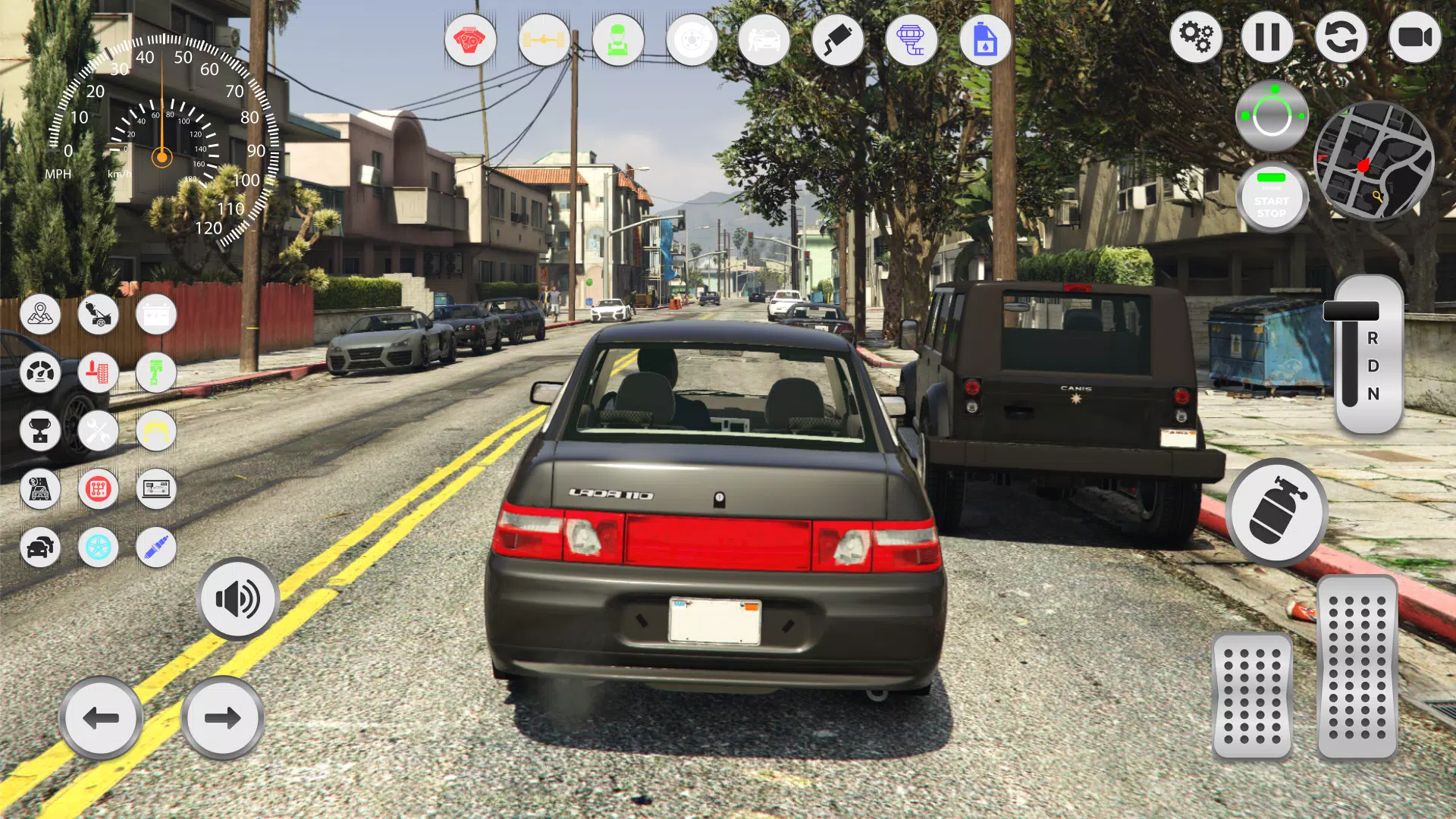
Task: Toggle the light knob above START STOP
Action: click(x=1272, y=114)
